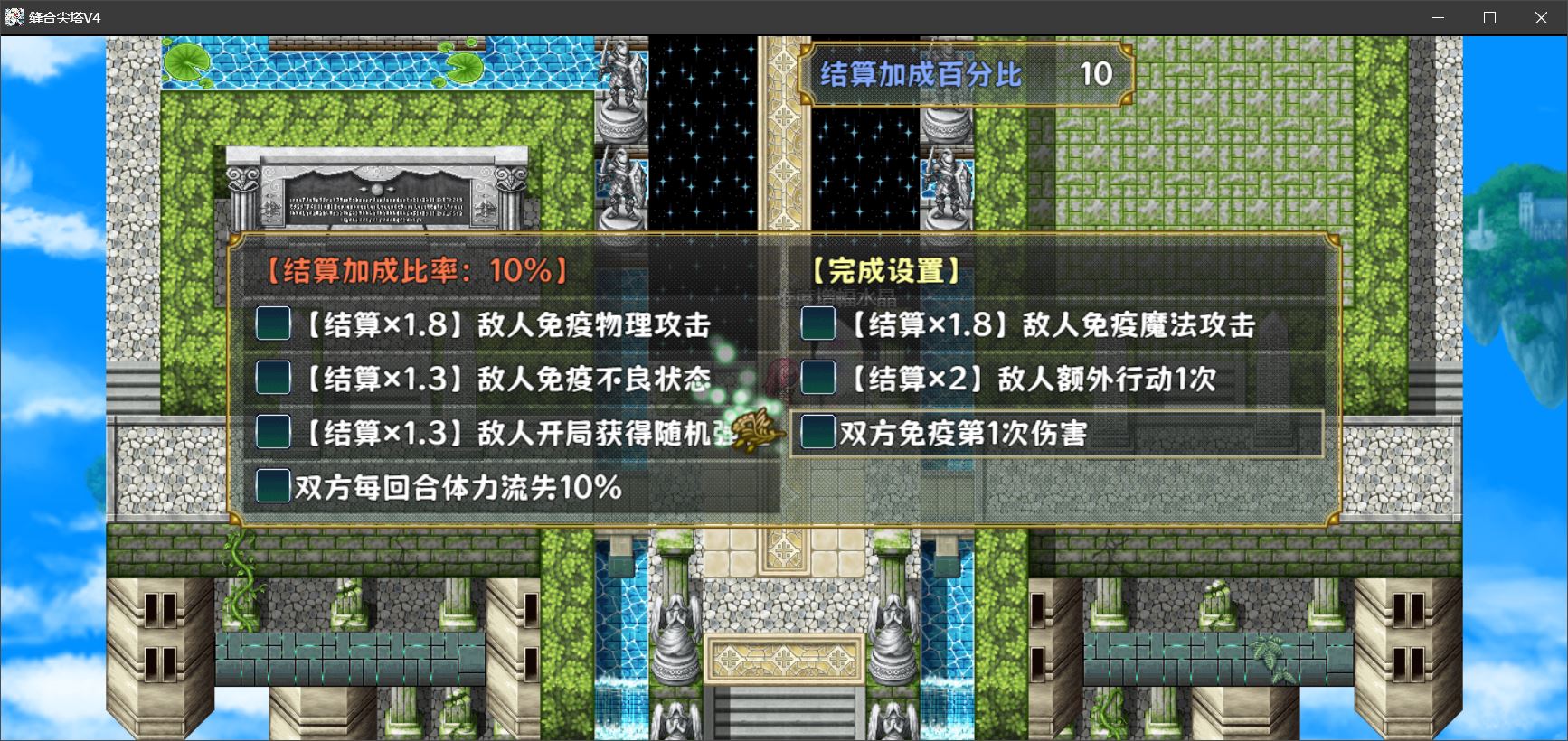The width and height of the screenshot is (1568, 741).
Task: Click the 【完成设置】 option to finish setup
Action: click(x=884, y=268)
